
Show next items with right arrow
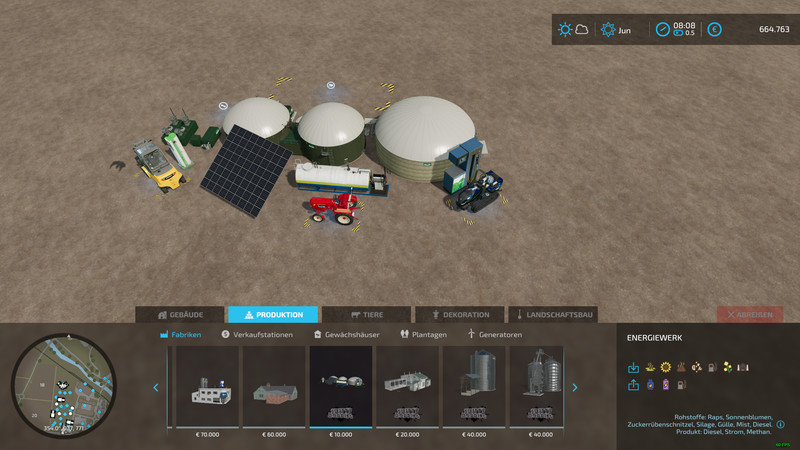click(x=575, y=387)
